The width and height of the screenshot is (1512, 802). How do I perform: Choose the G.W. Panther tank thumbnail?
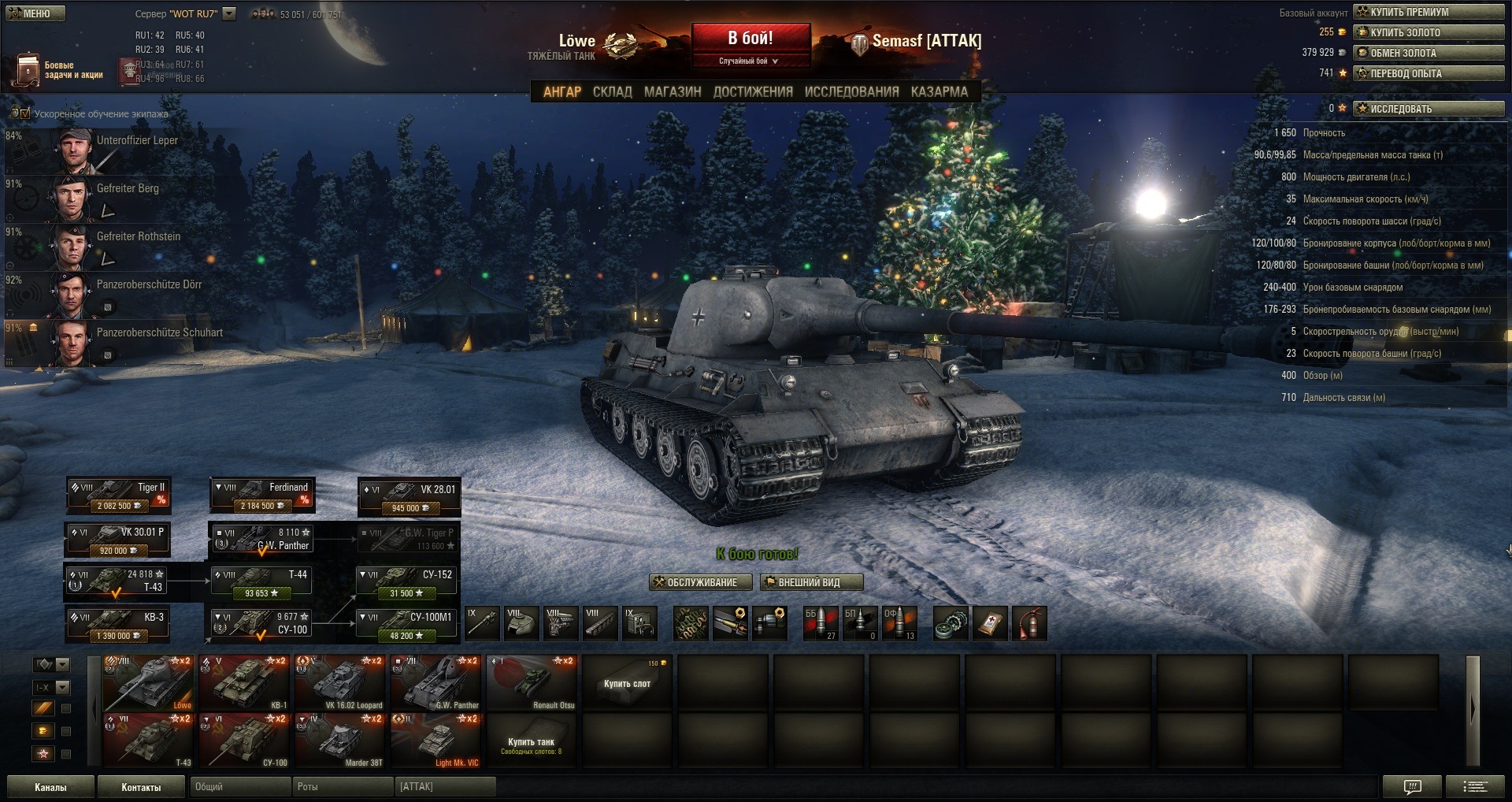click(435, 682)
